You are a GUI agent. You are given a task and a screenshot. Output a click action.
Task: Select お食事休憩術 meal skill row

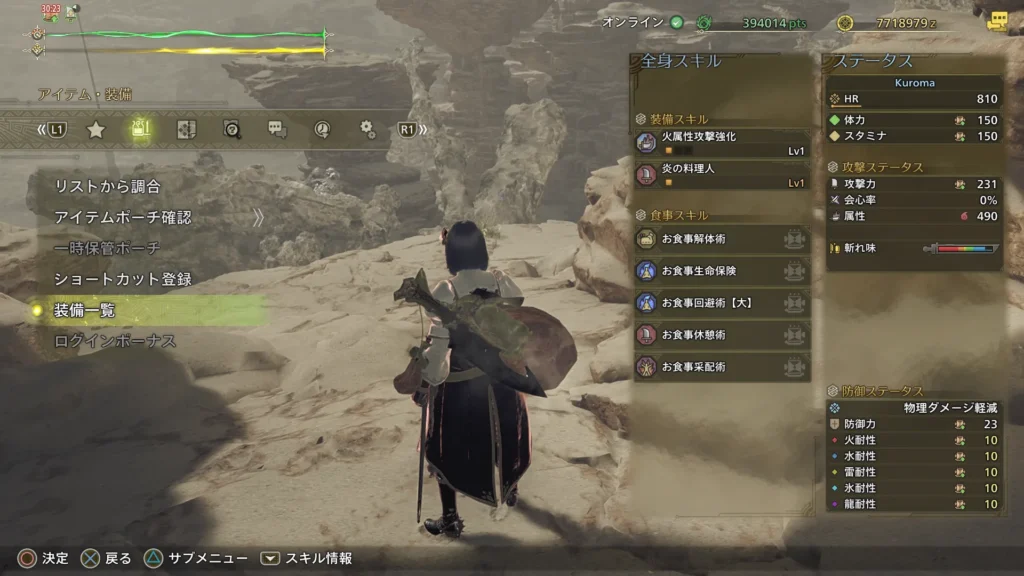coord(721,335)
